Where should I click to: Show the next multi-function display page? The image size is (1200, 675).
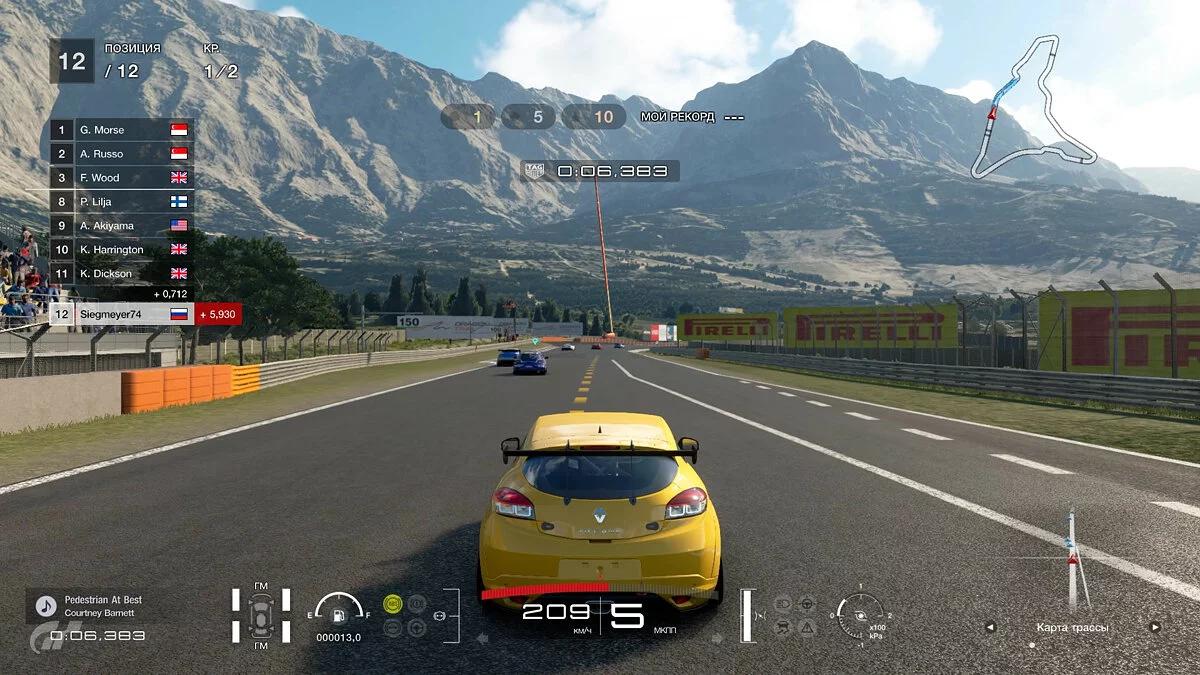click(1155, 628)
